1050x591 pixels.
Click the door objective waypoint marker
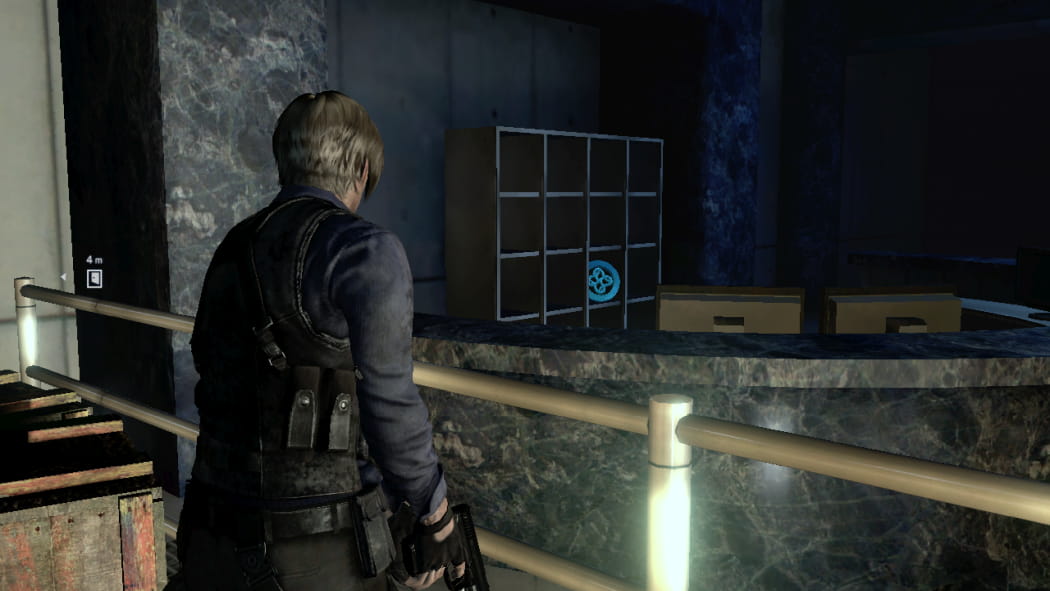coord(93,278)
